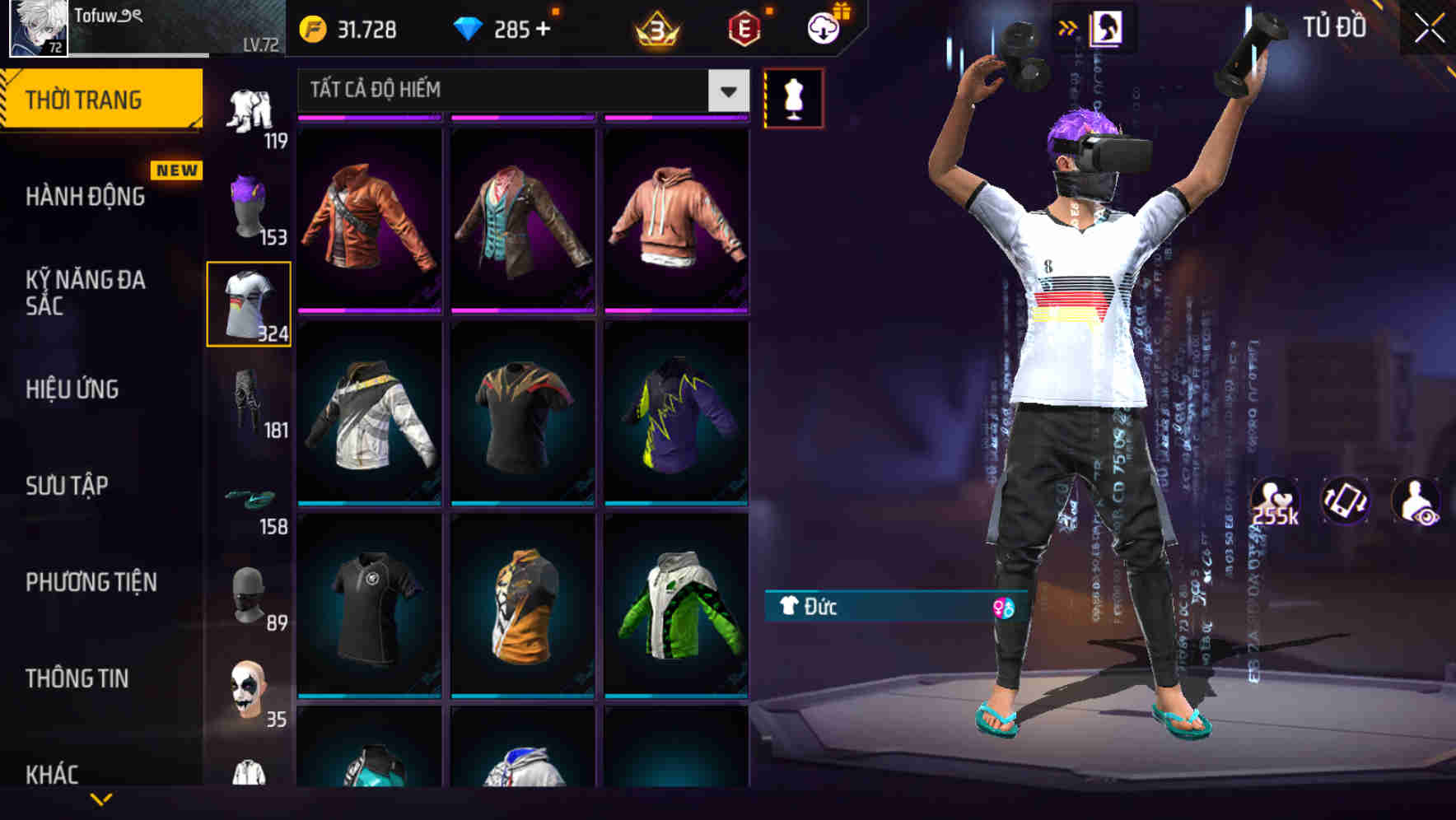Click the double-chevron collapse arrows near TỦ ĐỒ
Image resolution: width=1456 pixels, height=820 pixels.
(x=1068, y=27)
